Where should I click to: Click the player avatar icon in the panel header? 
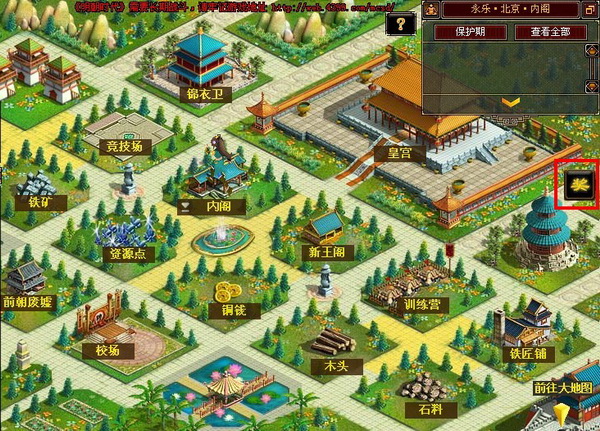[x=429, y=10]
